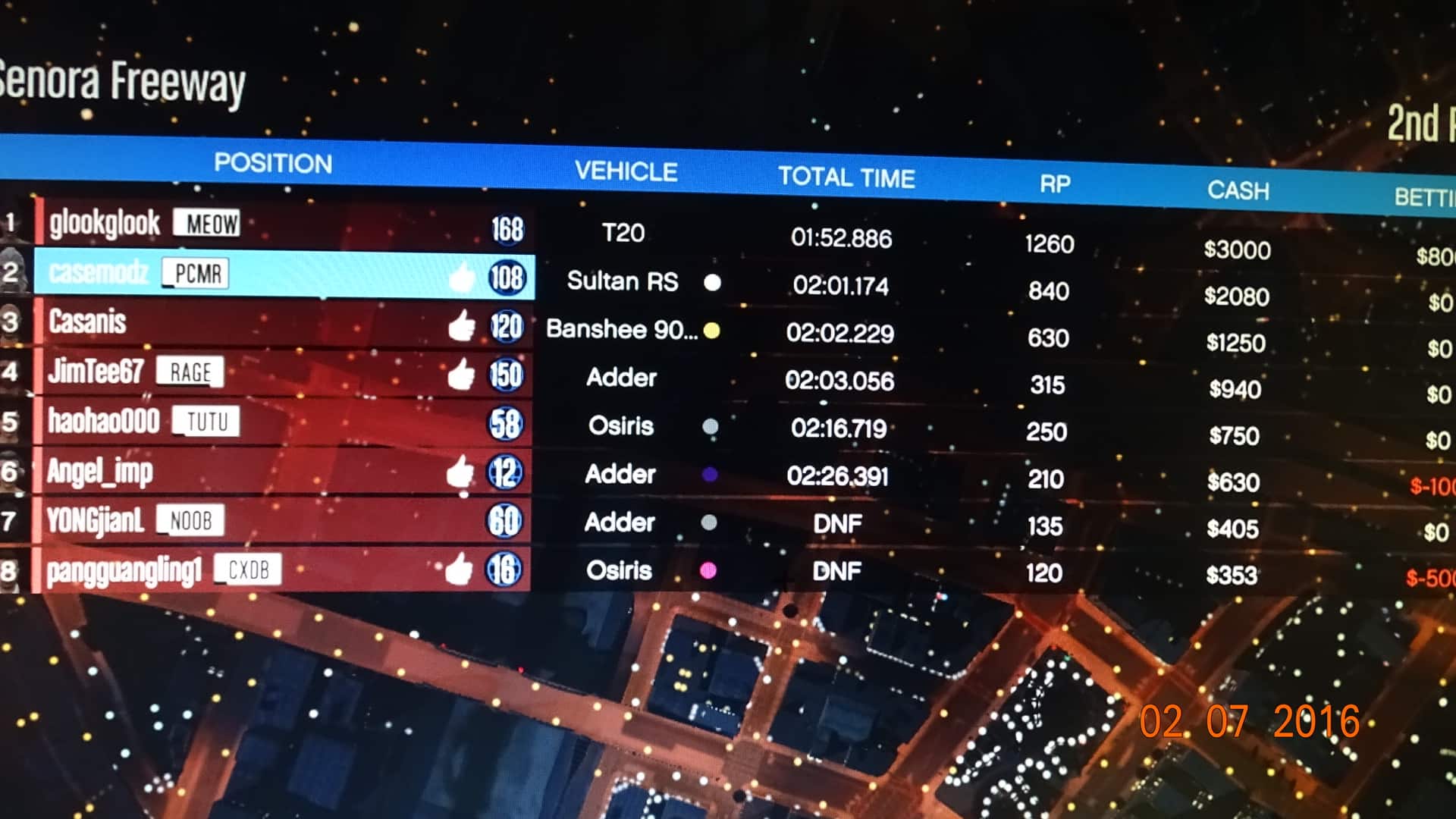The height and width of the screenshot is (819, 1456).
Task: Select the CASH column header
Action: pyautogui.click(x=1238, y=191)
